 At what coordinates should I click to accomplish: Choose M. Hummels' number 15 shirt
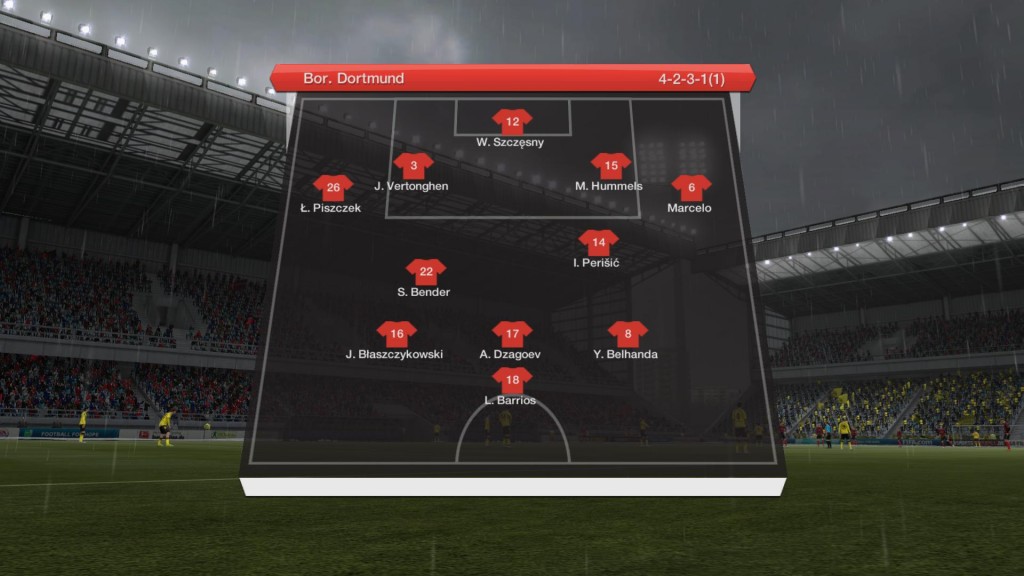coord(610,166)
